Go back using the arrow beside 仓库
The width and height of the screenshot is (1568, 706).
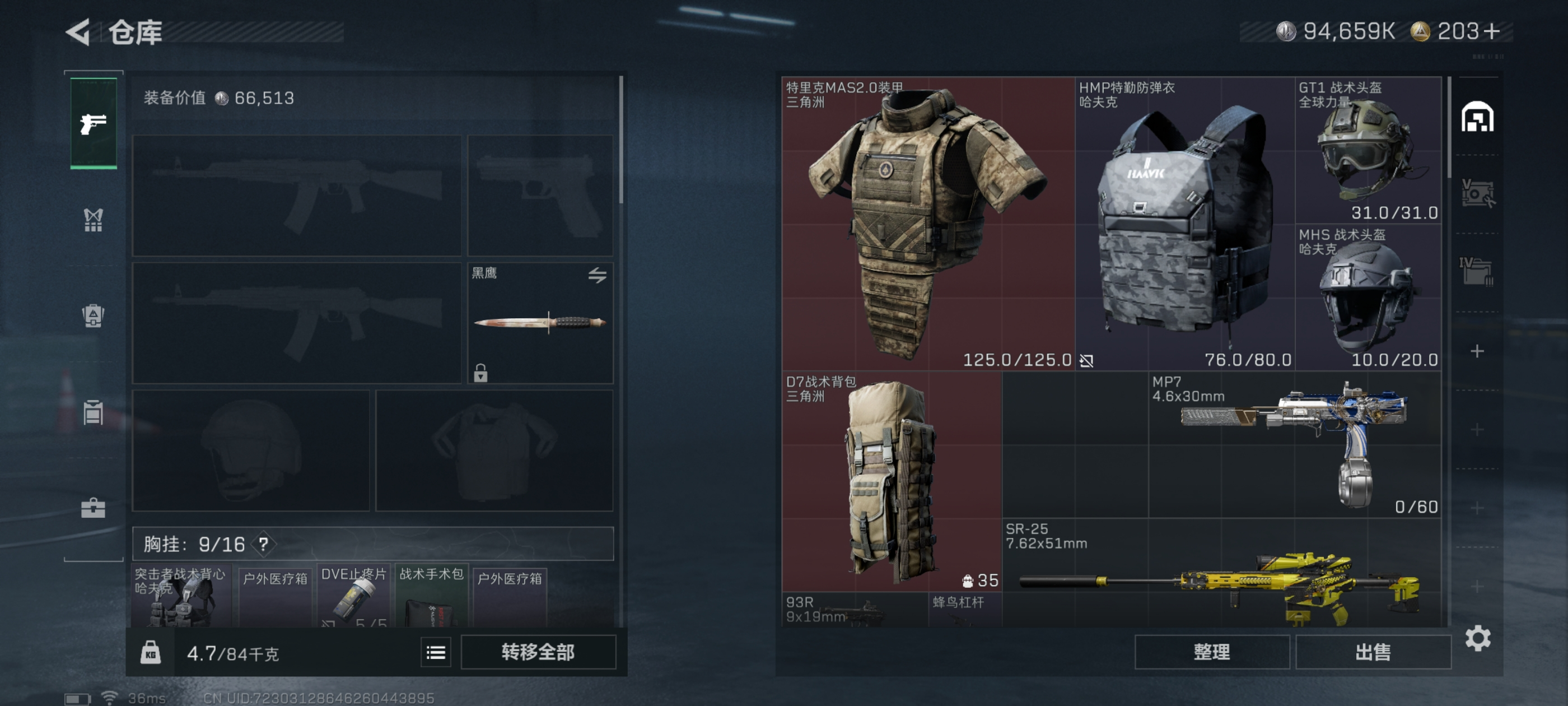coord(78,32)
